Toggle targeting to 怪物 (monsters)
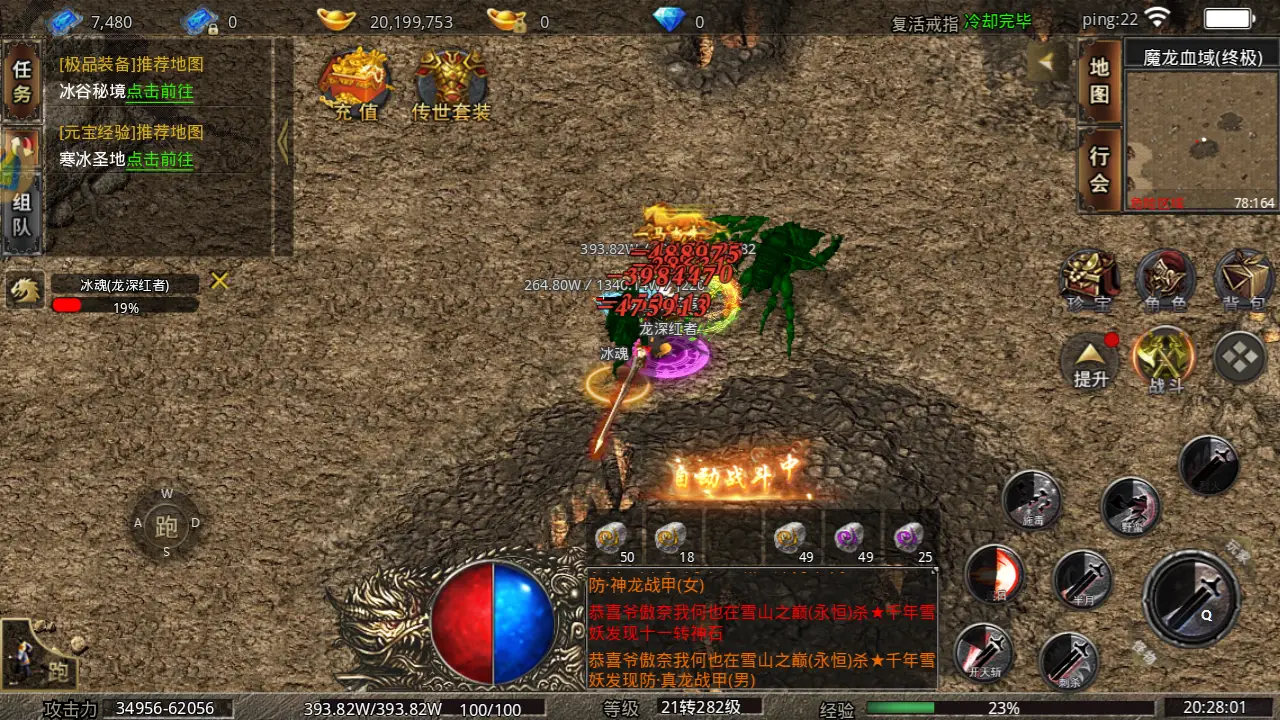Viewport: 1280px width, 720px height. coord(1145,649)
